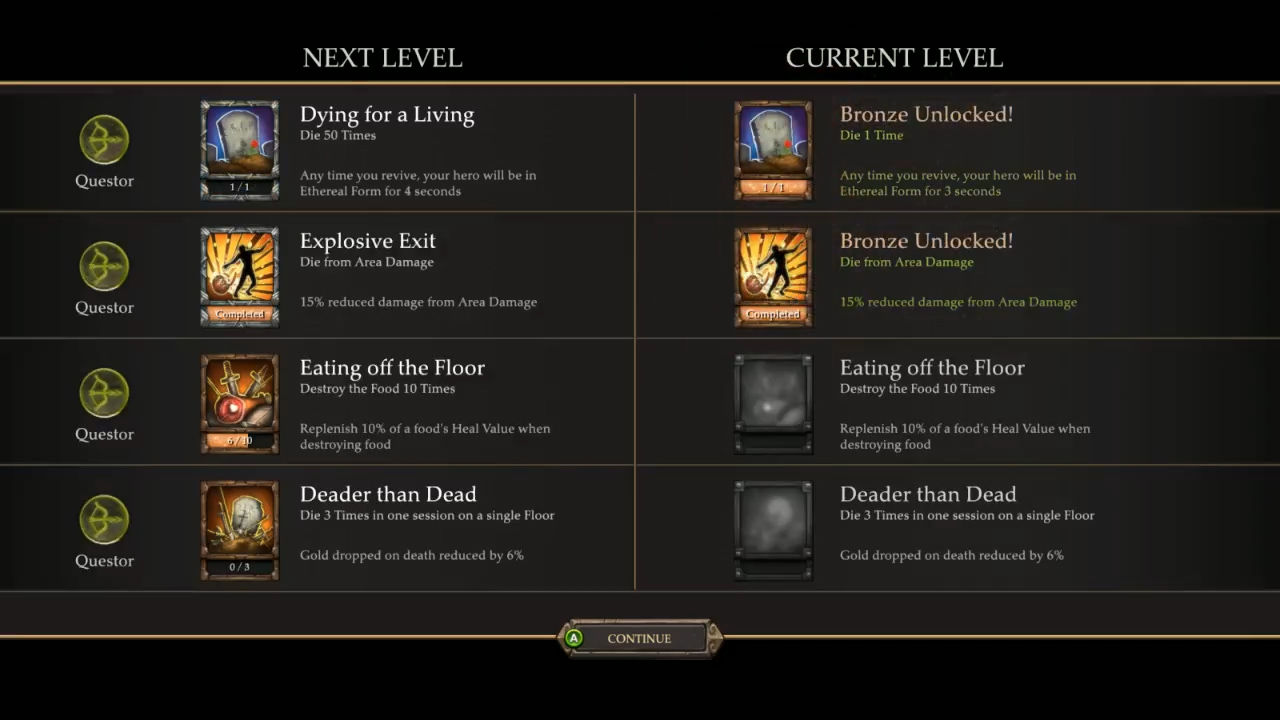Open the Bronze Unlocked tombstone card
1280x720 pixels.
773,149
